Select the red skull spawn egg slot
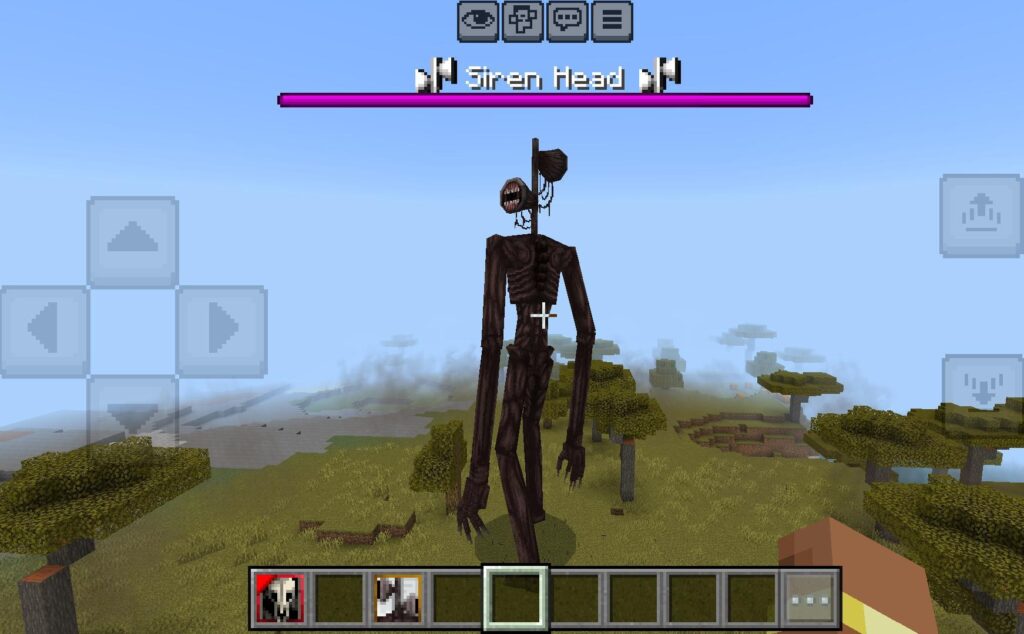 [x=281, y=598]
